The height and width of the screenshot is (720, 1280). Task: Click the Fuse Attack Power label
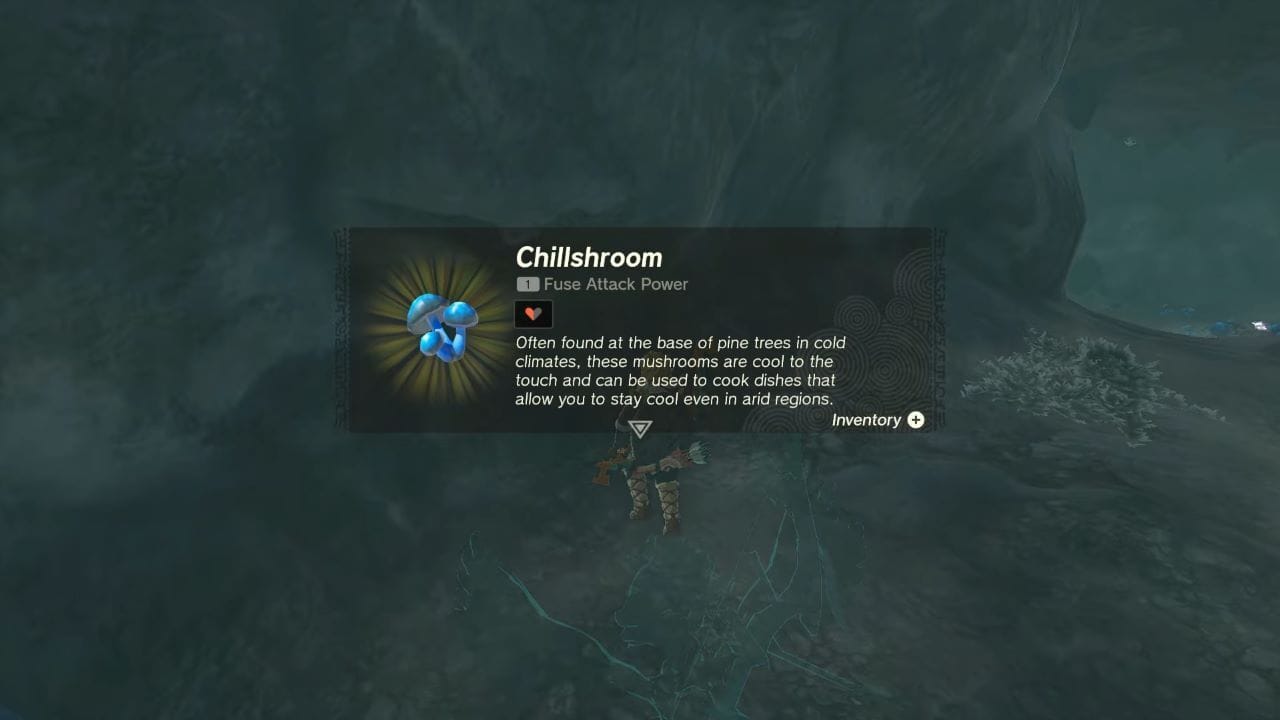(x=613, y=284)
